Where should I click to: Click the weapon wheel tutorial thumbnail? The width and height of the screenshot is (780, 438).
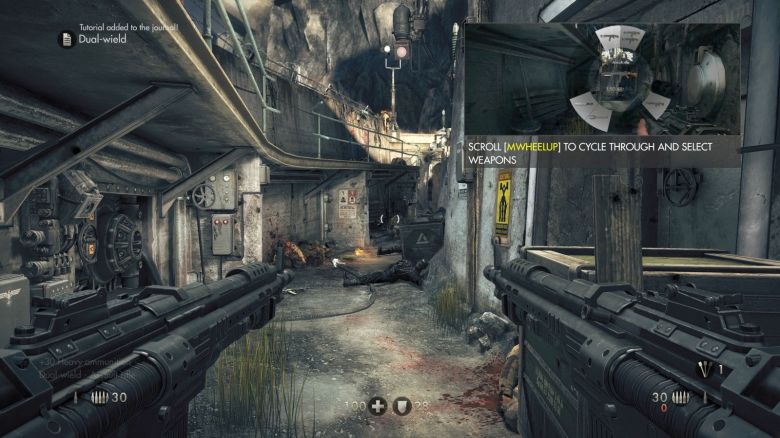601,79
